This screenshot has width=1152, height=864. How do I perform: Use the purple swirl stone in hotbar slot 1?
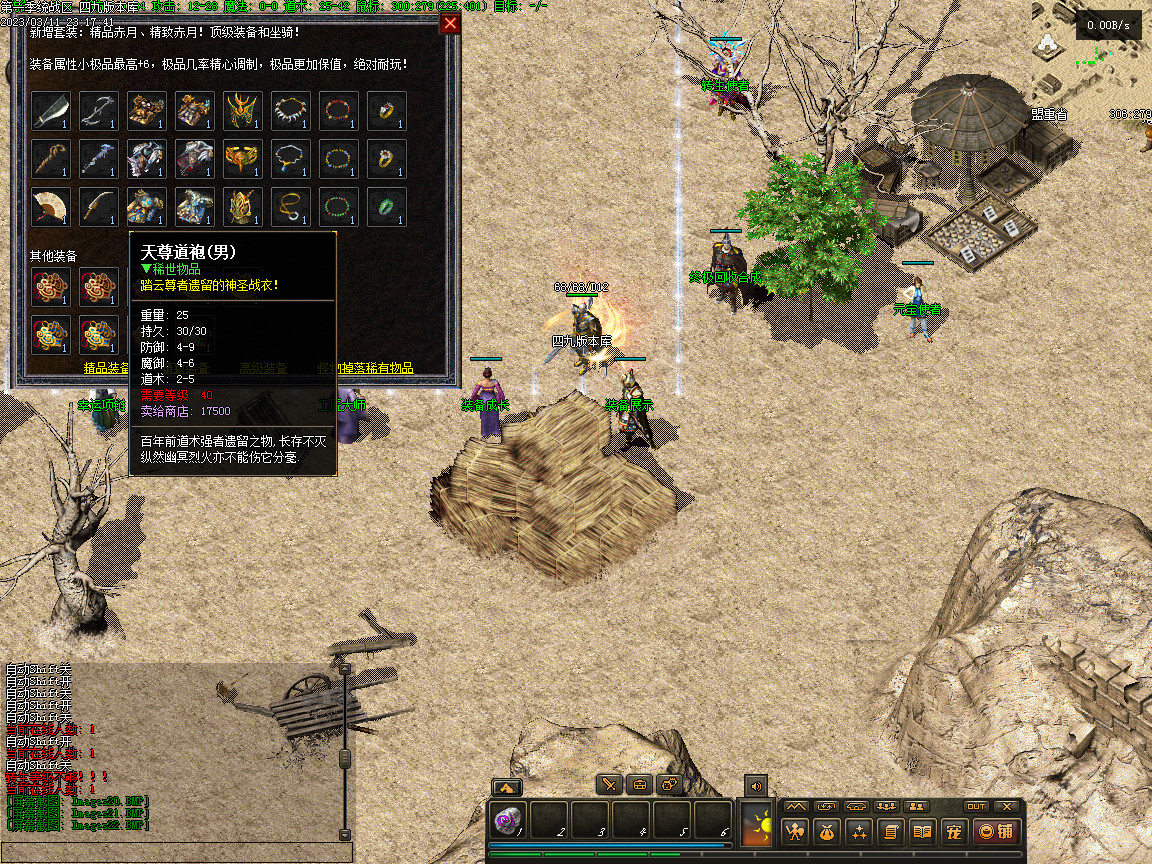coord(509,820)
